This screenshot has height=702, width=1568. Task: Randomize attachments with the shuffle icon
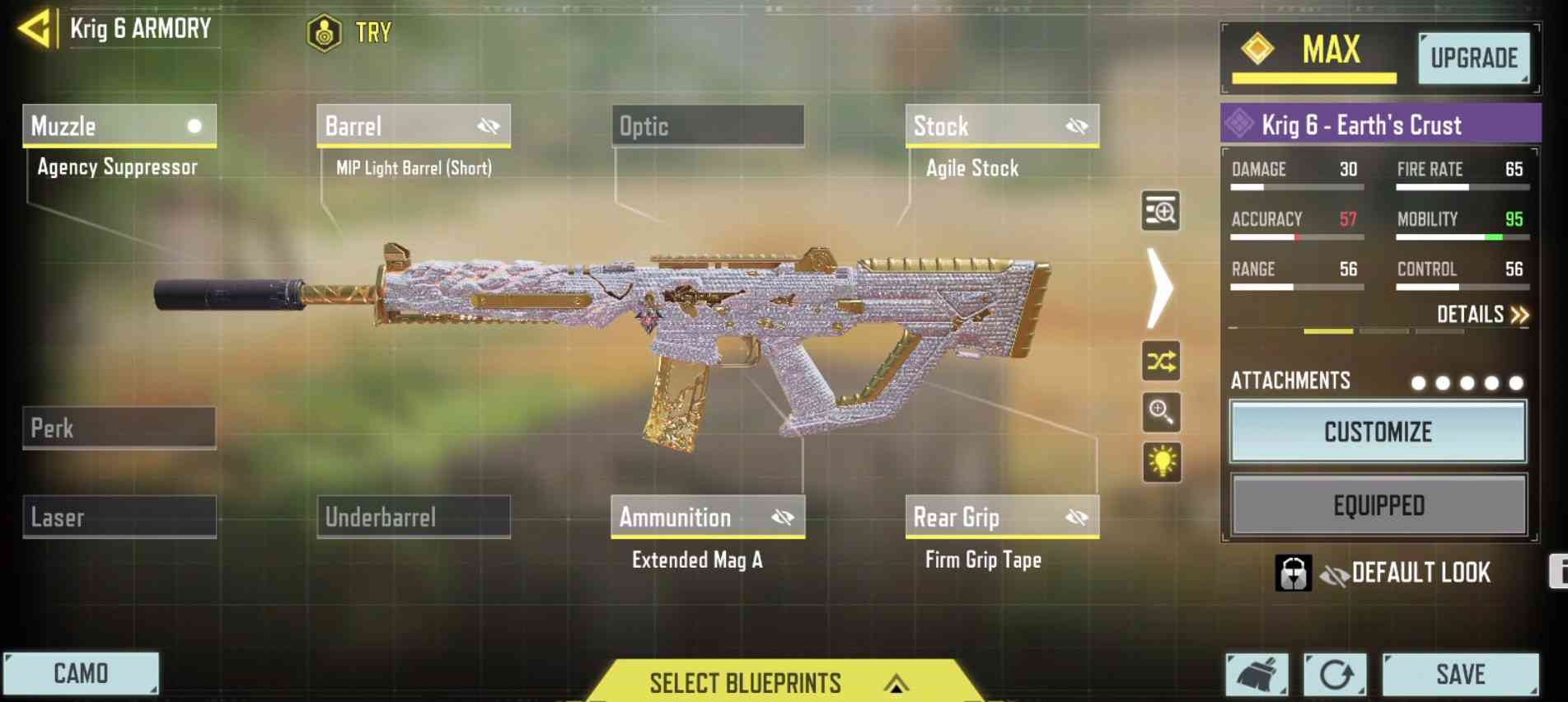[x=1160, y=361]
